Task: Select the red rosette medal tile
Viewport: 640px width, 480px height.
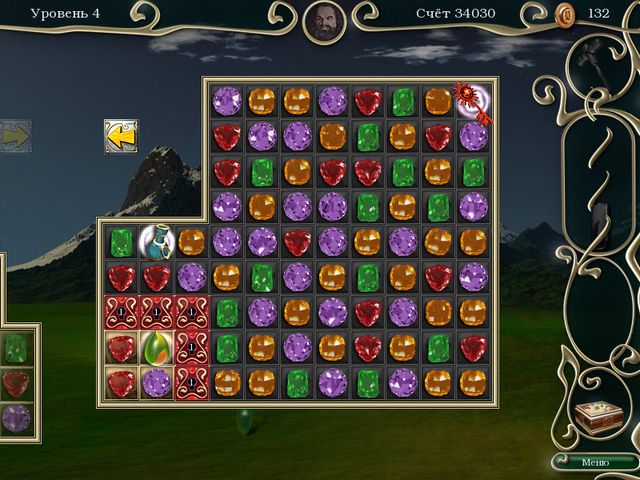Action: coord(472,101)
